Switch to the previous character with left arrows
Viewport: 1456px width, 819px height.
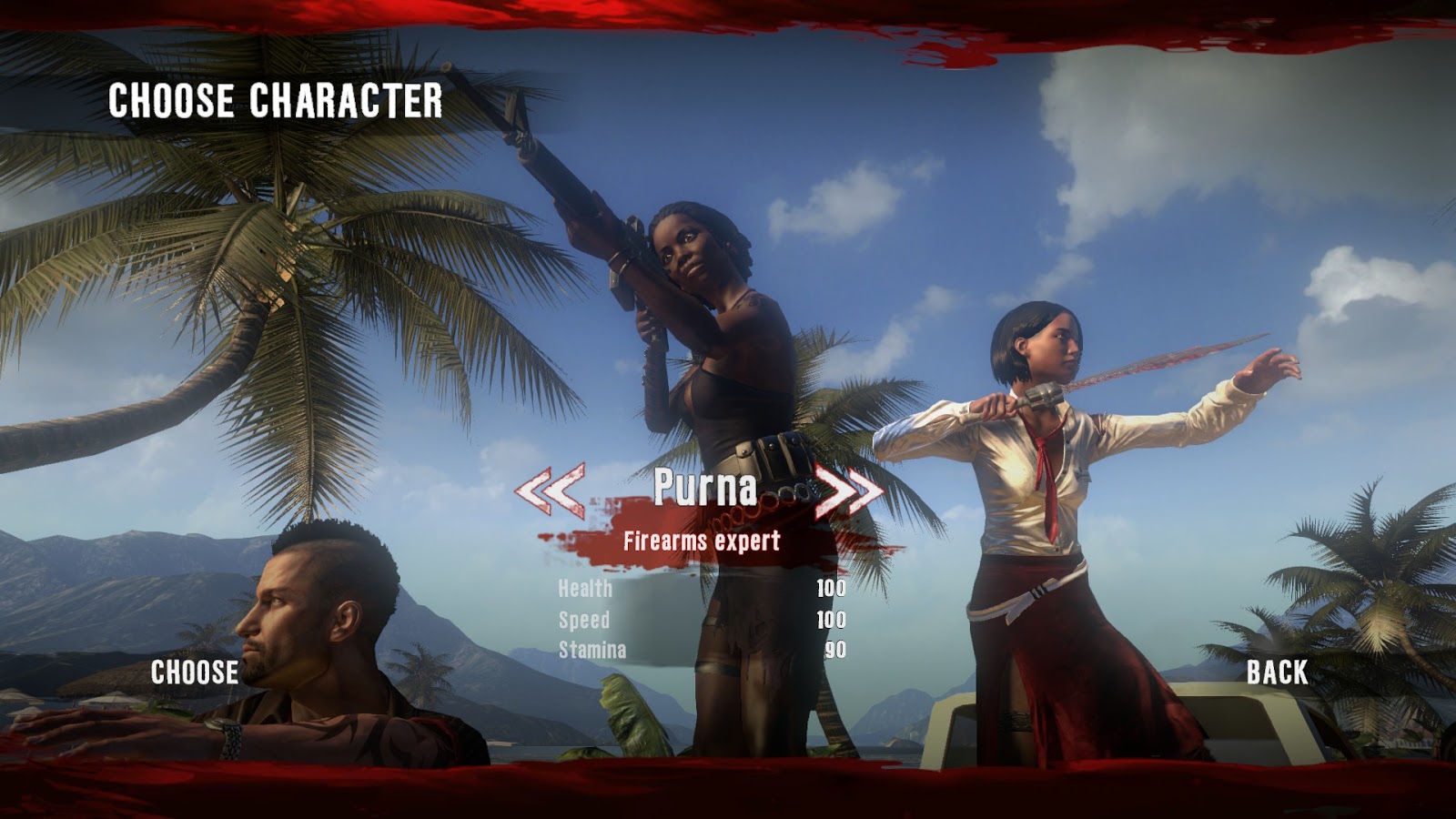click(550, 490)
